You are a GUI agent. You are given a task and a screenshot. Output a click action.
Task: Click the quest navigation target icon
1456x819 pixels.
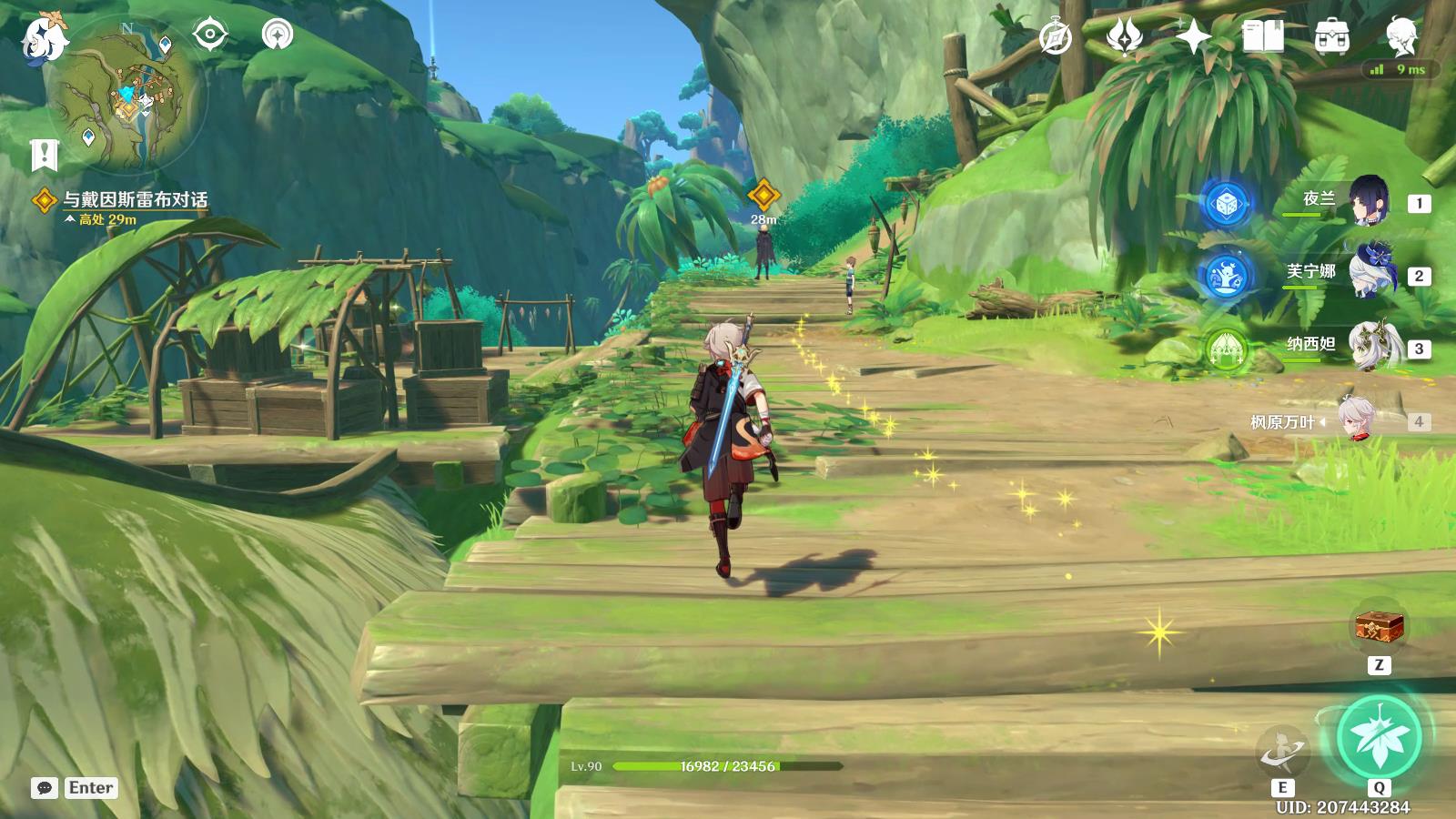[x=210, y=35]
